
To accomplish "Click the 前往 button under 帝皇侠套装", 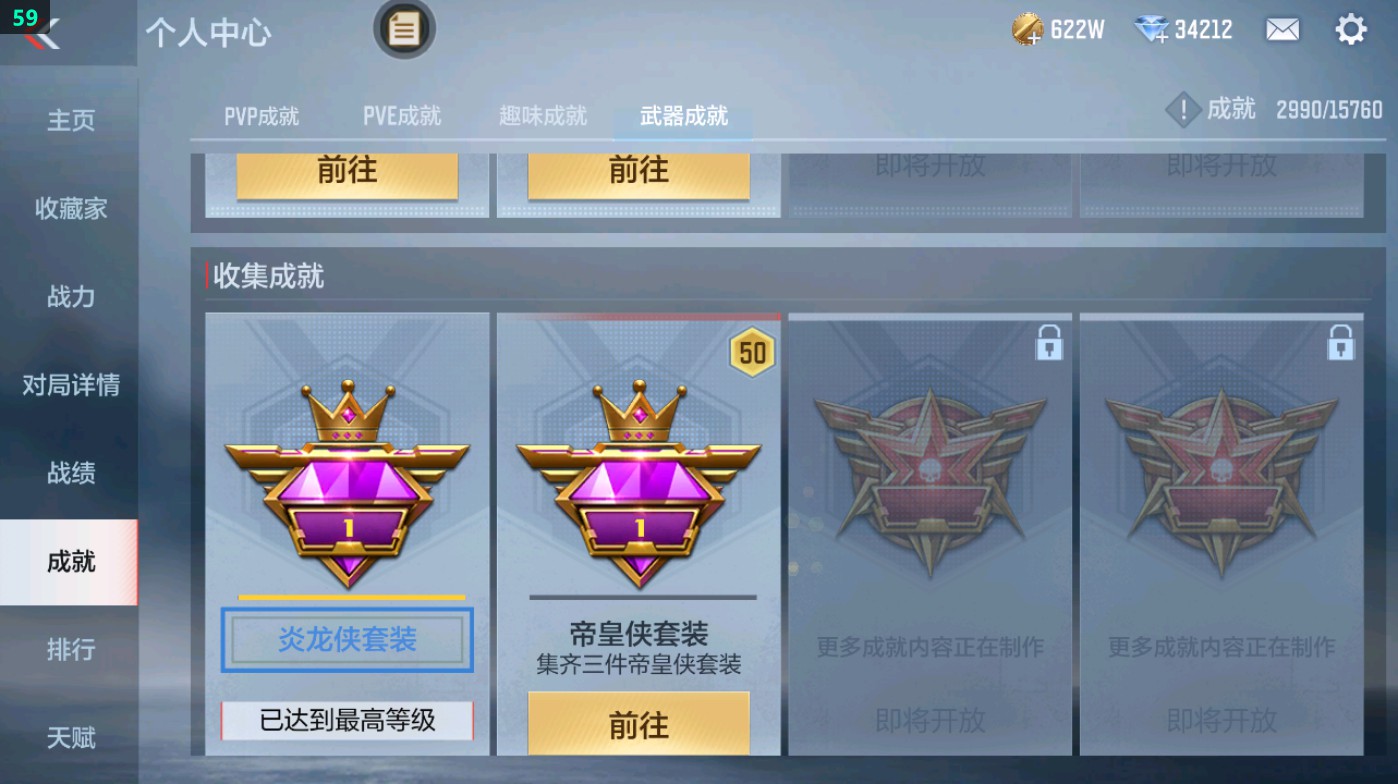I will click(639, 722).
